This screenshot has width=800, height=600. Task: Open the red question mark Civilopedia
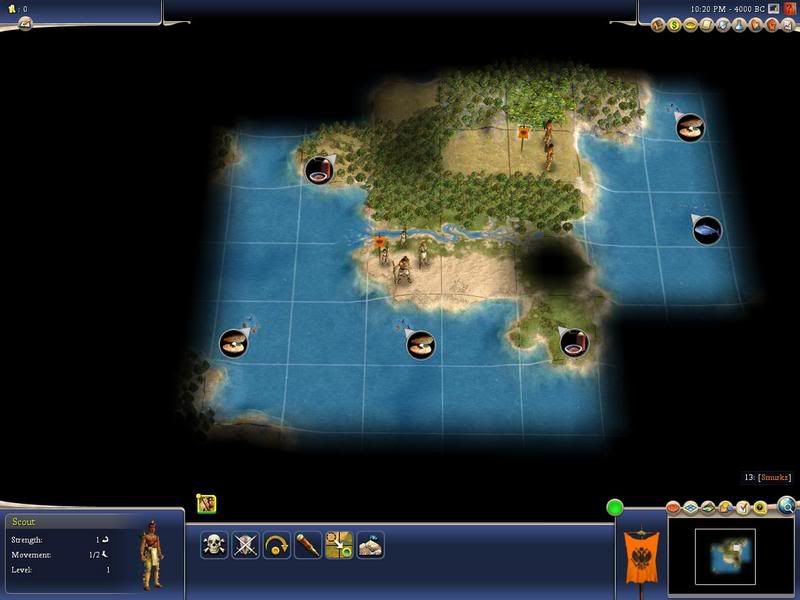[x=790, y=8]
